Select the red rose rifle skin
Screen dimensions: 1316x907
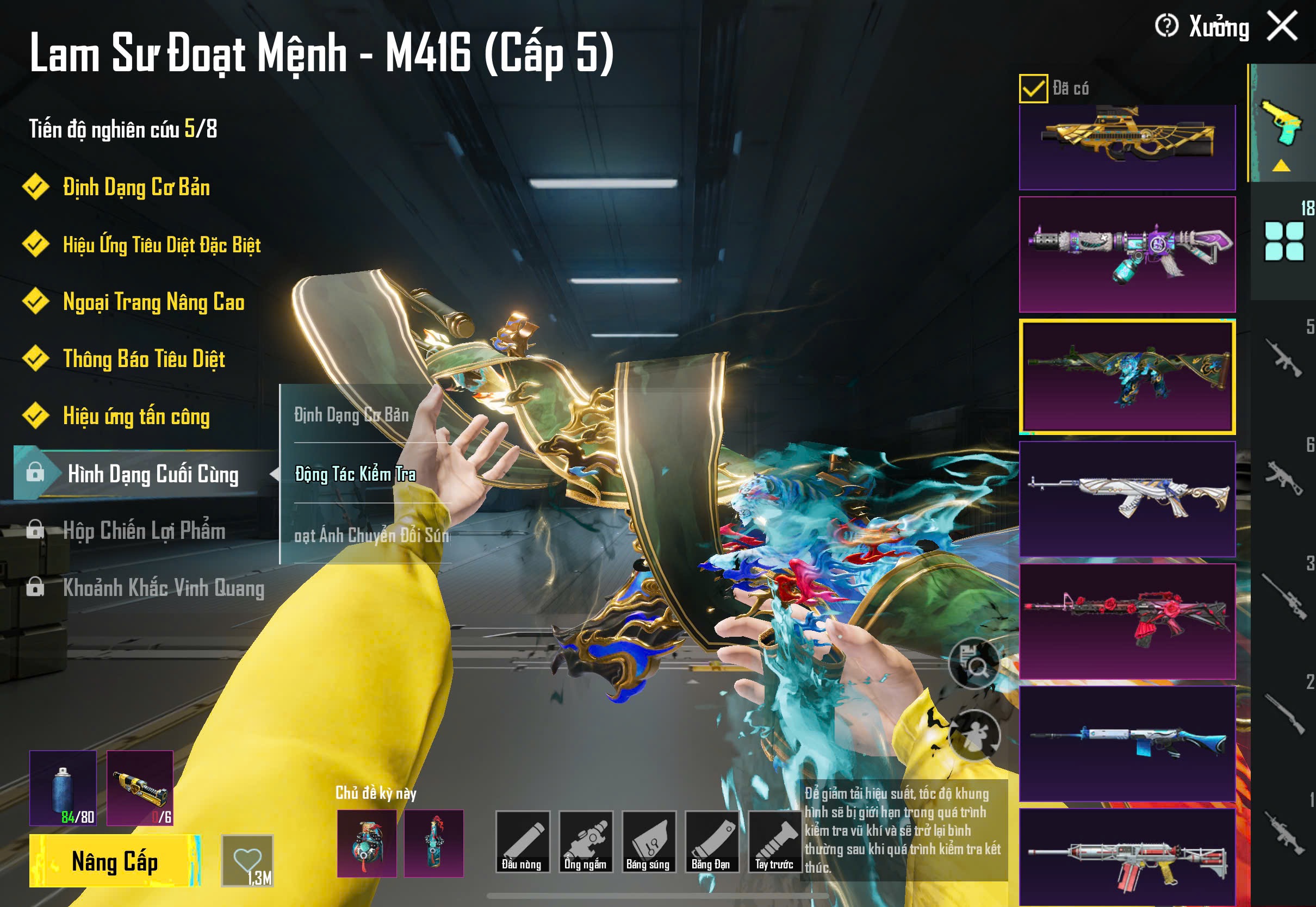pyautogui.click(x=1127, y=620)
